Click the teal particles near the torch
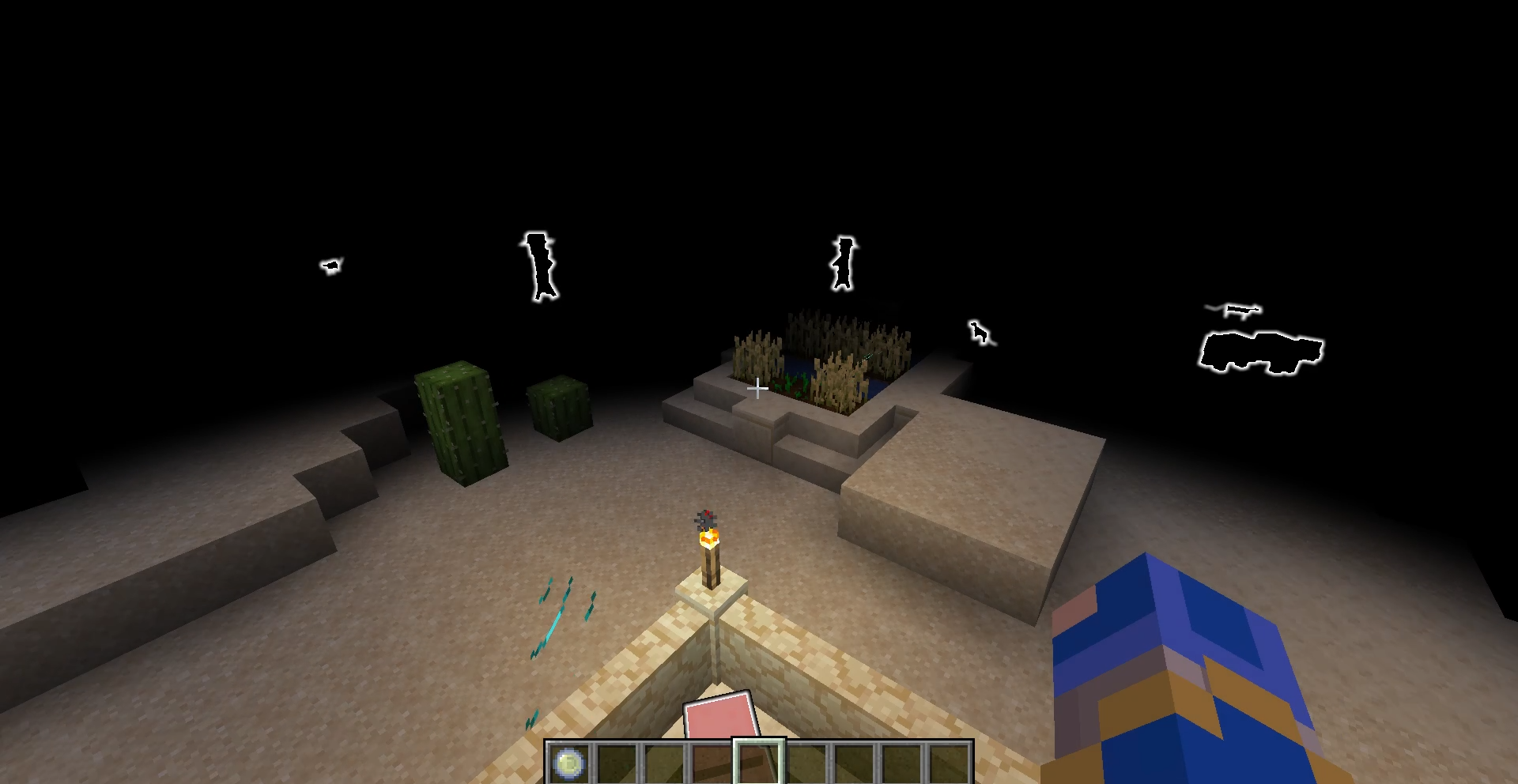Image resolution: width=1518 pixels, height=784 pixels. [561, 616]
